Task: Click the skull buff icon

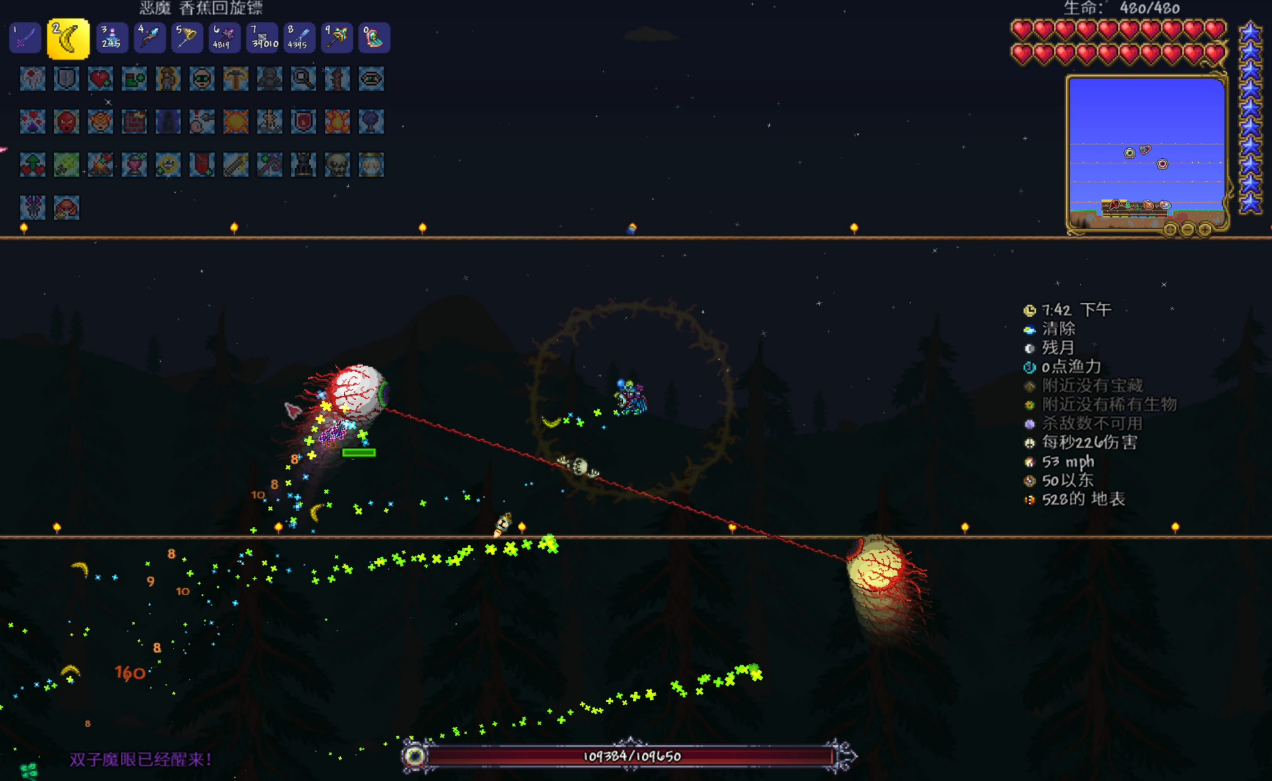Action: point(337,164)
